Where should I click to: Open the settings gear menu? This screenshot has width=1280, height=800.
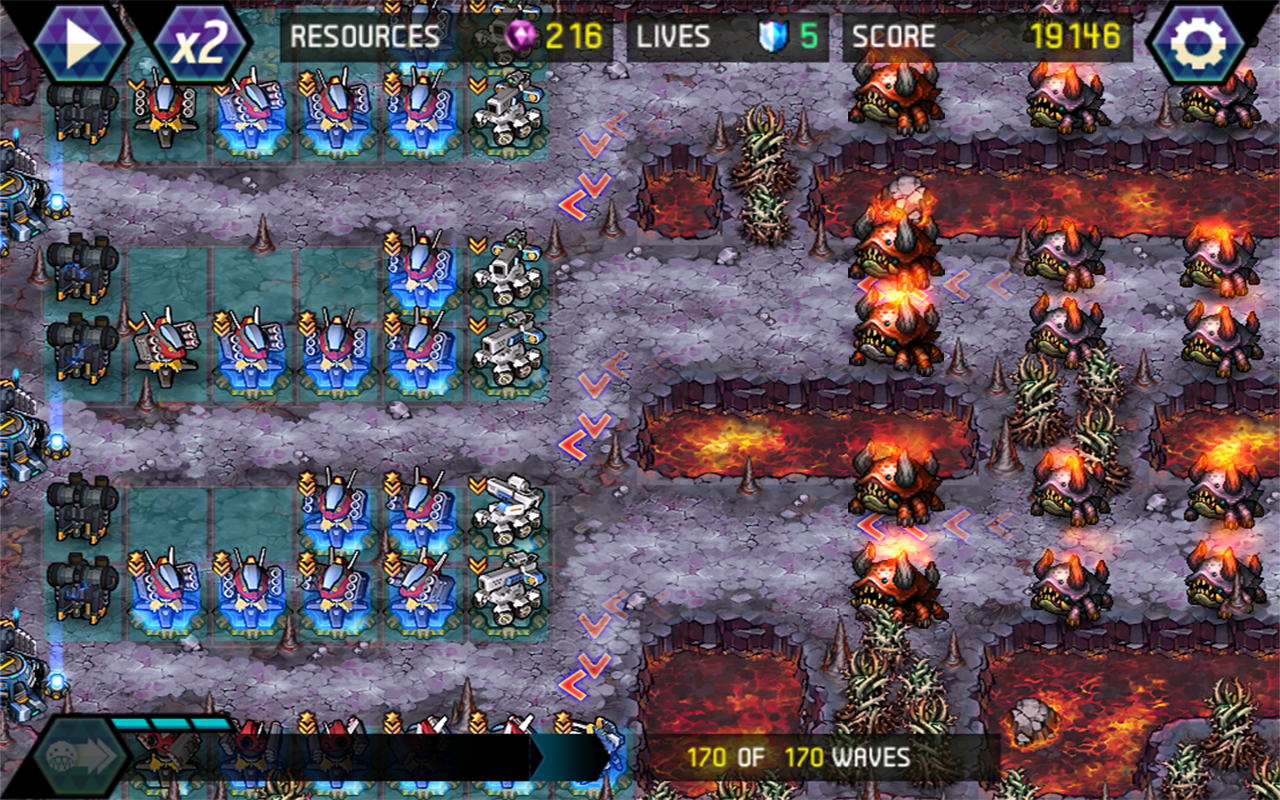[x=1197, y=40]
